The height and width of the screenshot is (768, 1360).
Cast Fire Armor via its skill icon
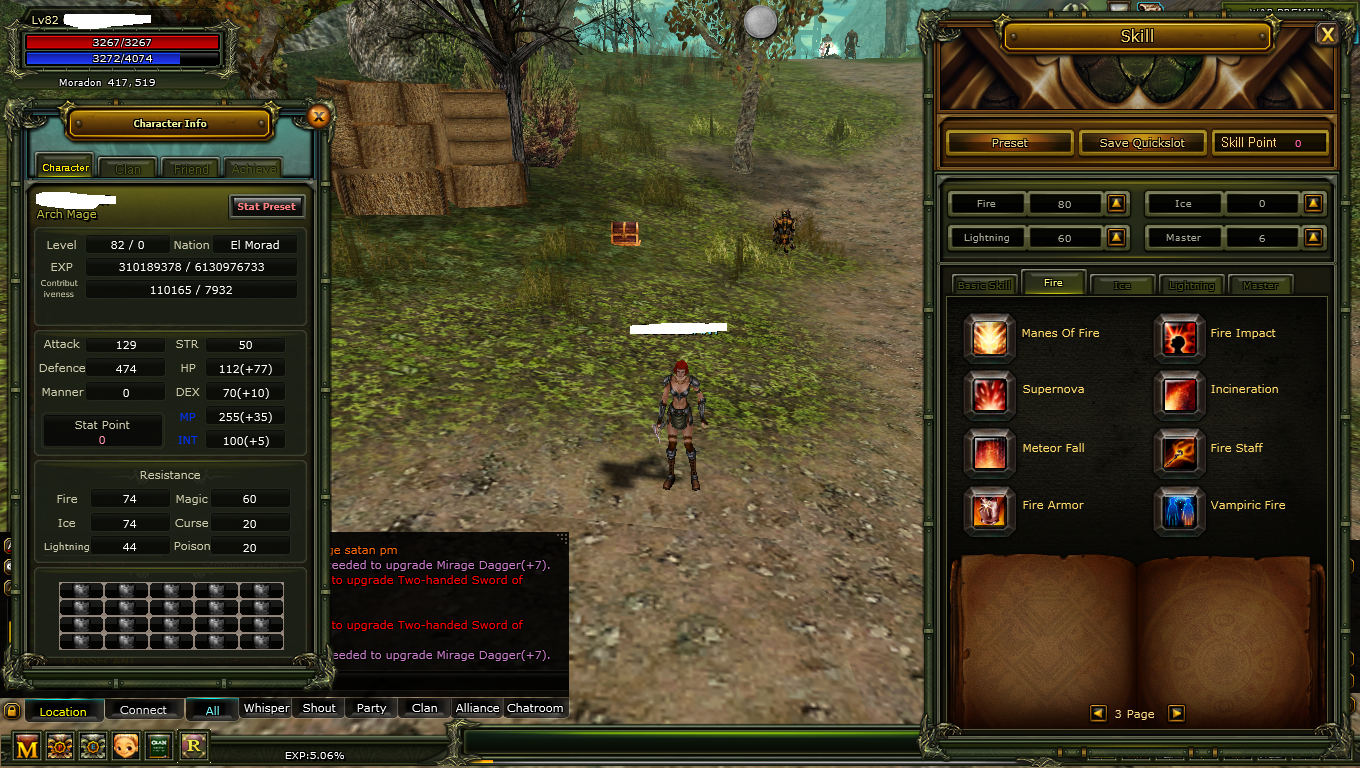[989, 510]
